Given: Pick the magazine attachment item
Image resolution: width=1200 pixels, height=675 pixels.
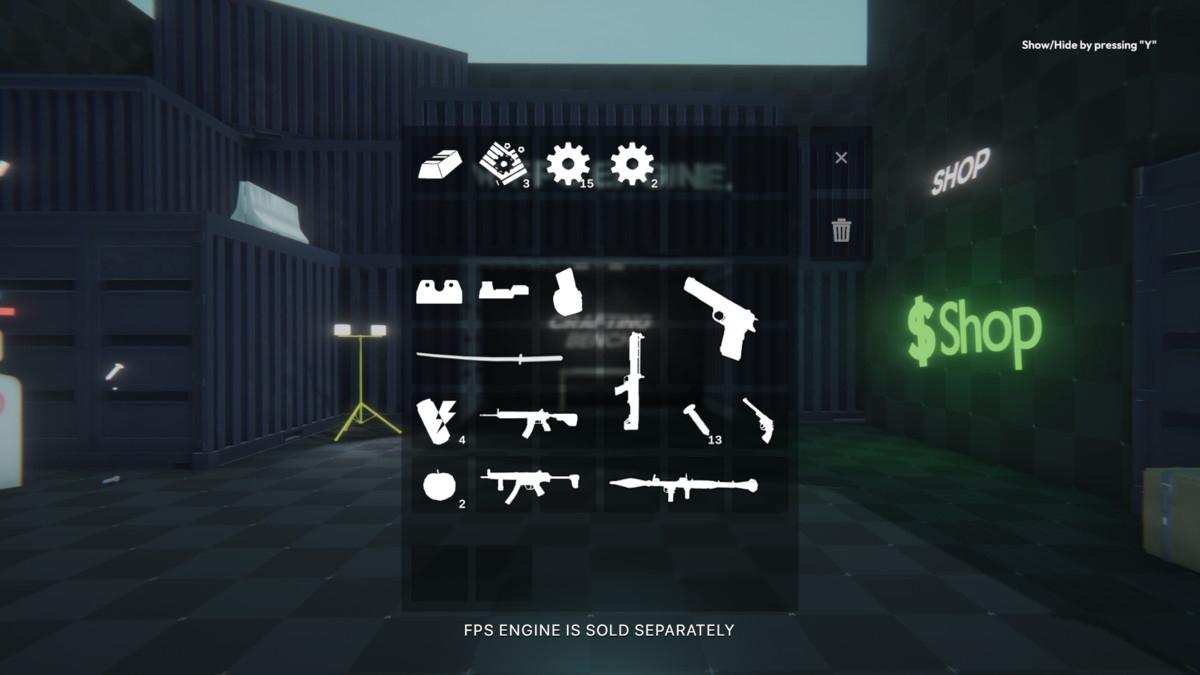Looking at the screenshot, I should (x=568, y=292).
